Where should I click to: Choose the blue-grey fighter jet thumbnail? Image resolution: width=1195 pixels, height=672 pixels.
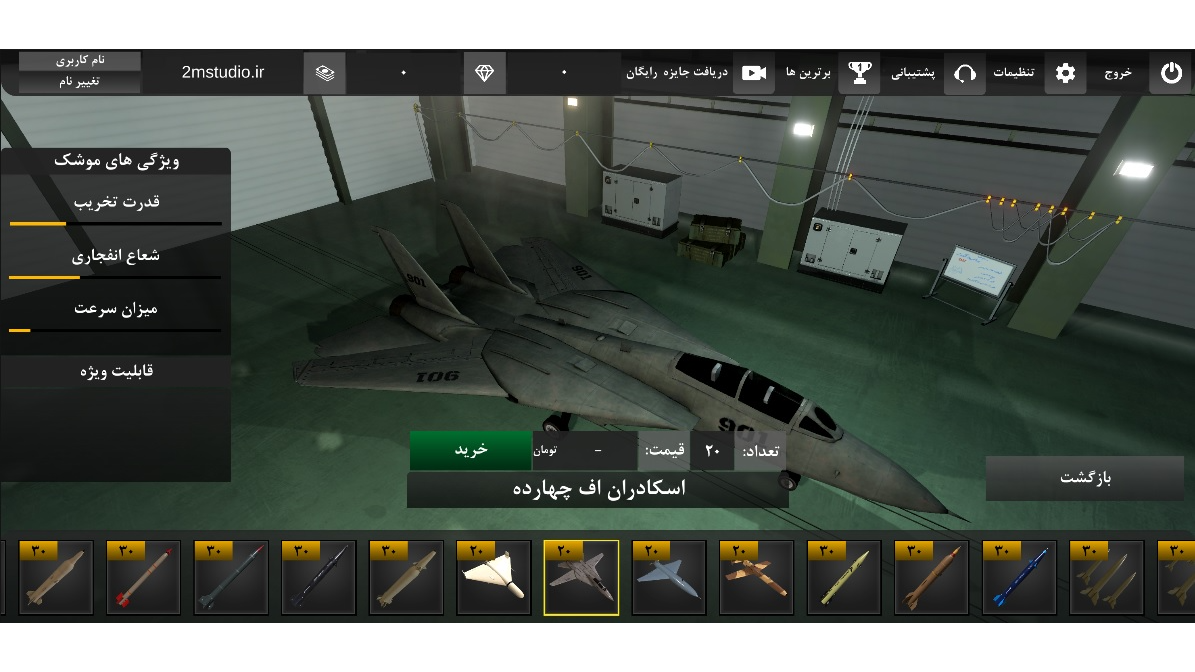[669, 578]
